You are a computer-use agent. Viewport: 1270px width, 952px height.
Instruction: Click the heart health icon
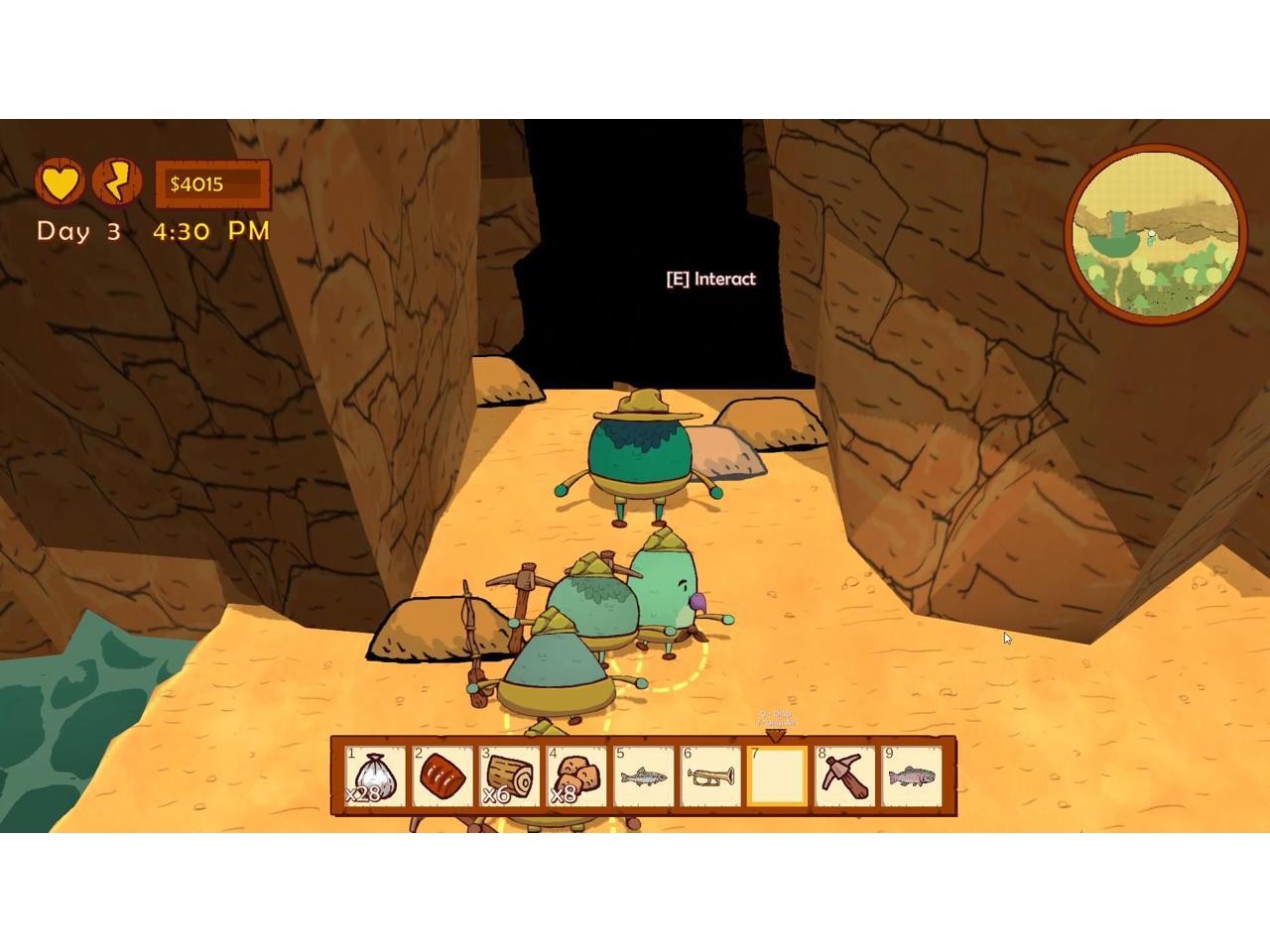[61, 182]
